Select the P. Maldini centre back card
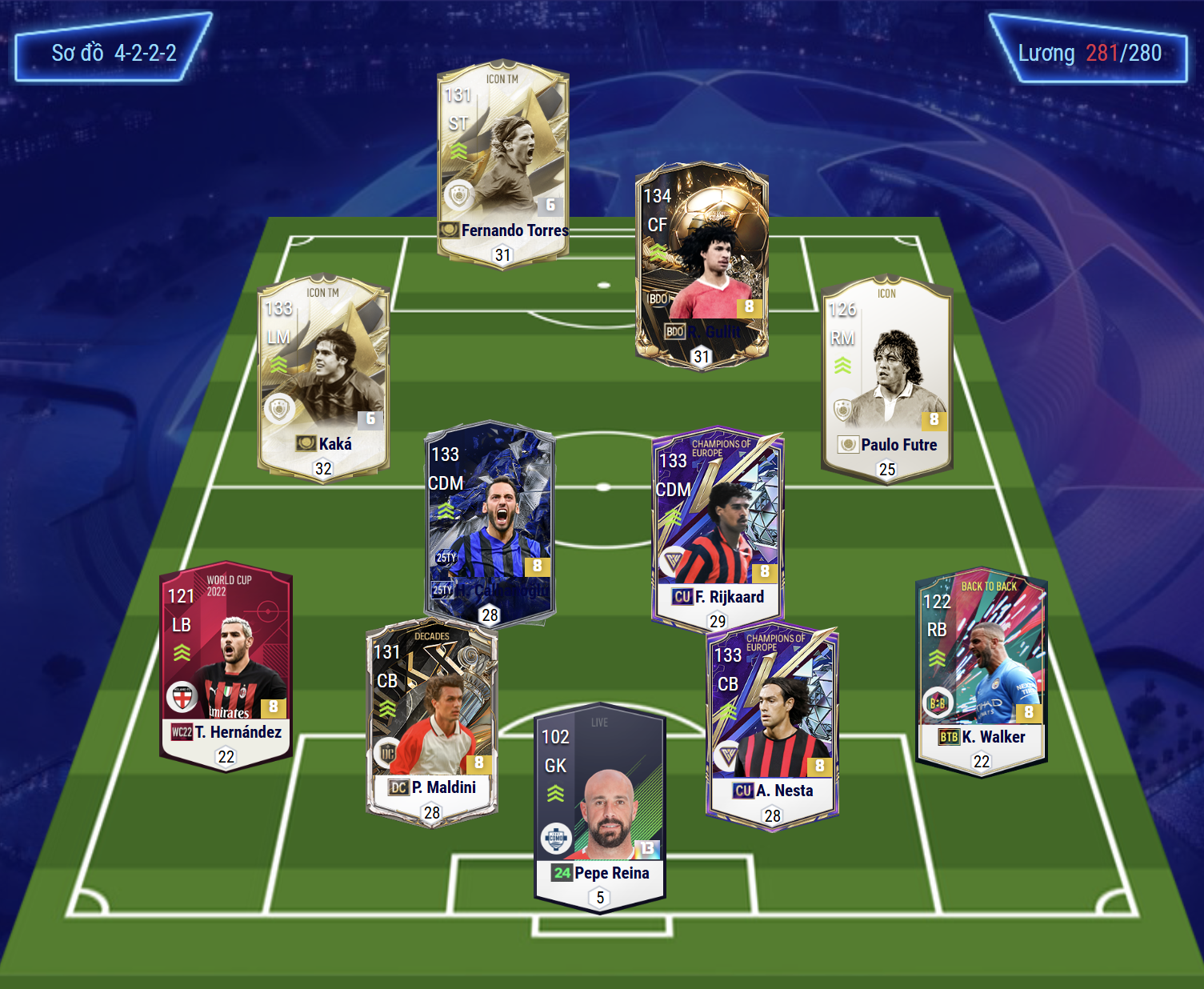Viewport: 1204px width, 989px height. 432,722
